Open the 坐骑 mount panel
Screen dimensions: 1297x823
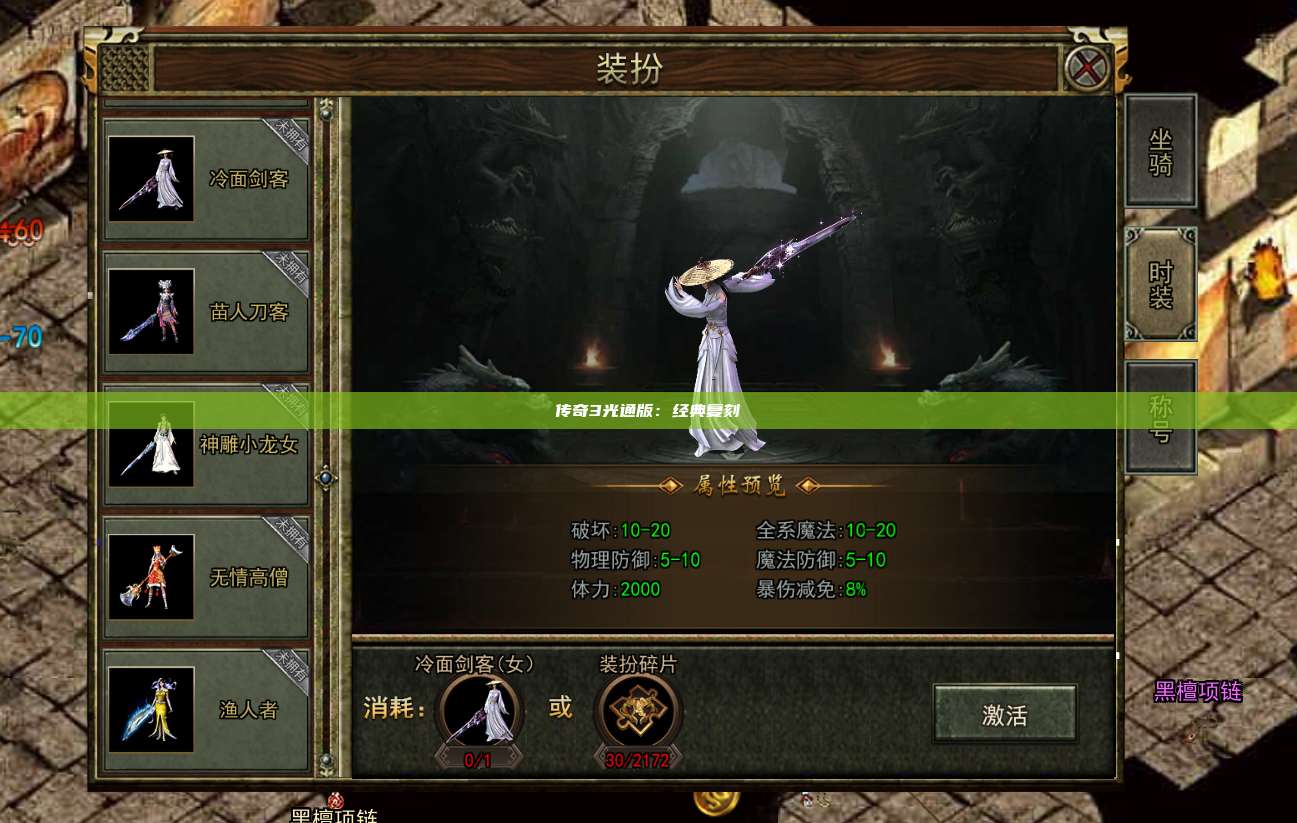tap(1160, 150)
